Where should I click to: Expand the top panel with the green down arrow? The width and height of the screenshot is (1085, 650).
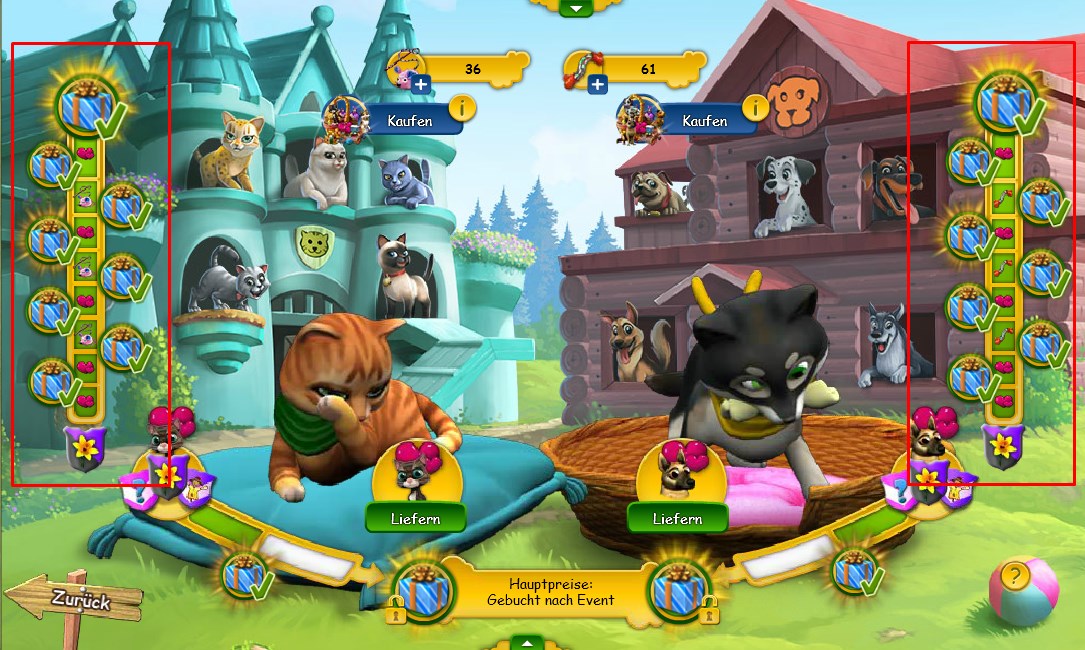point(576,7)
